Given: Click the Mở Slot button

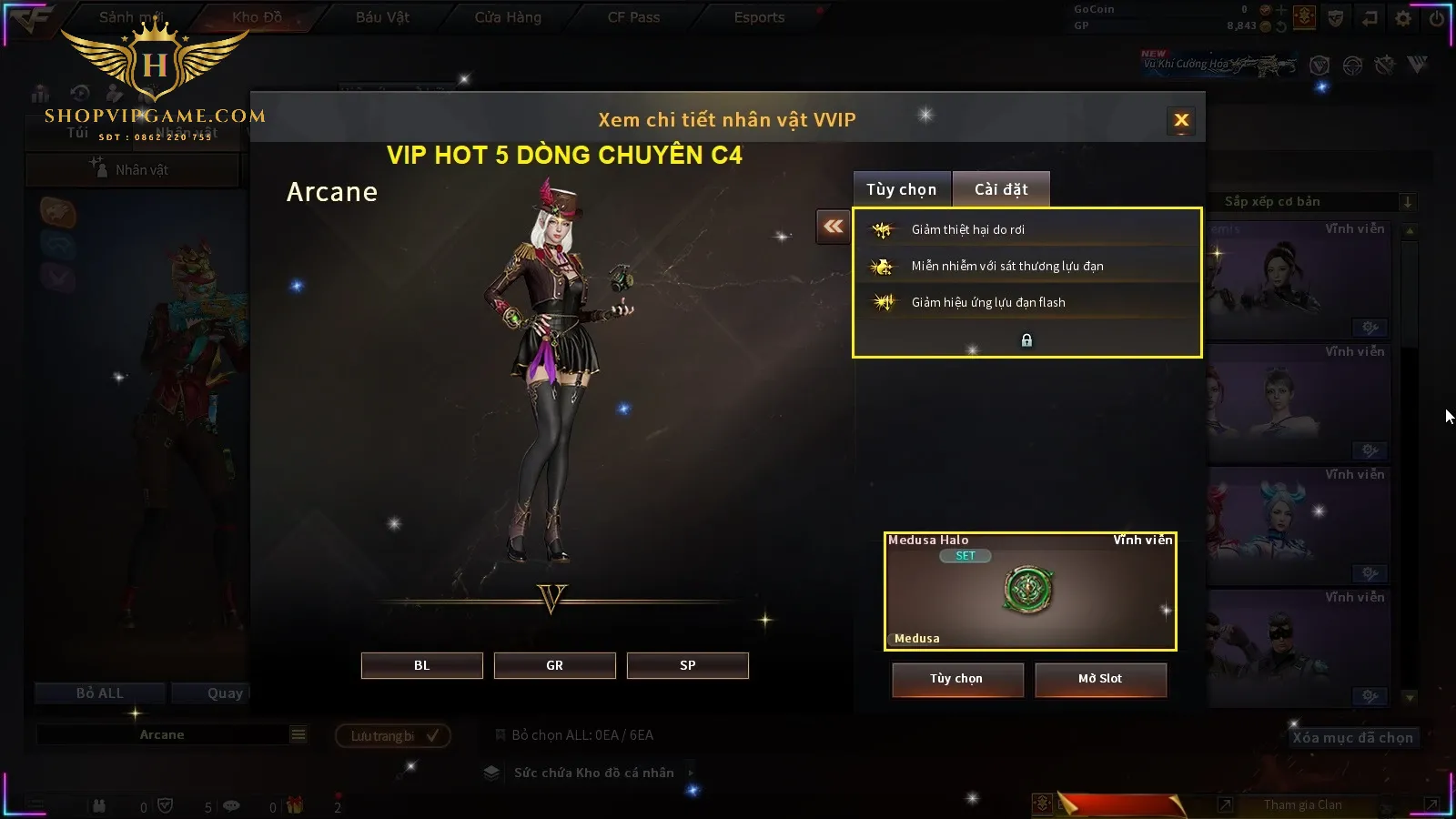Looking at the screenshot, I should 1100,679.
